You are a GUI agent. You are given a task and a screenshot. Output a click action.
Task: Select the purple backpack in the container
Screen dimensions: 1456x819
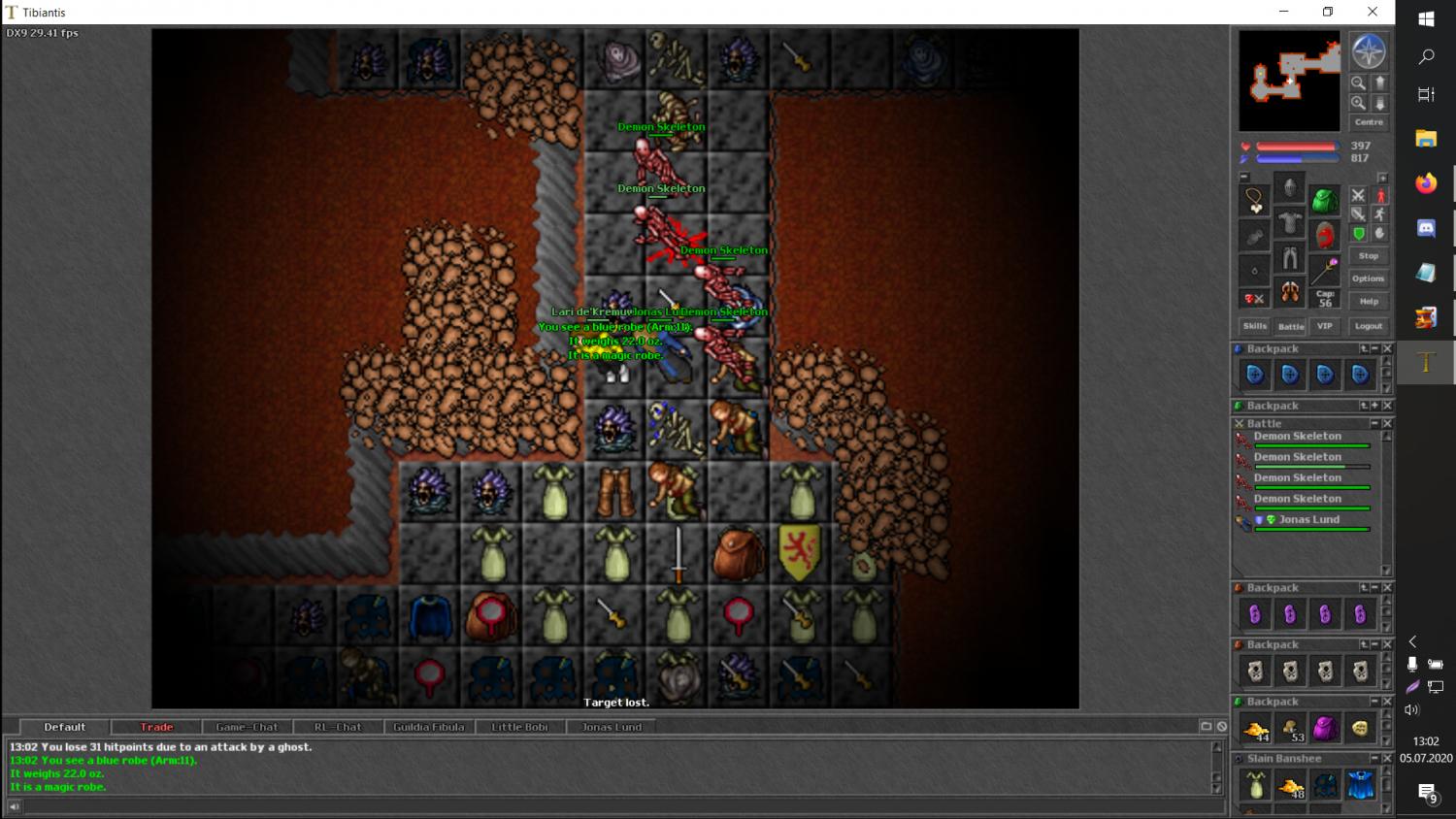(1325, 728)
